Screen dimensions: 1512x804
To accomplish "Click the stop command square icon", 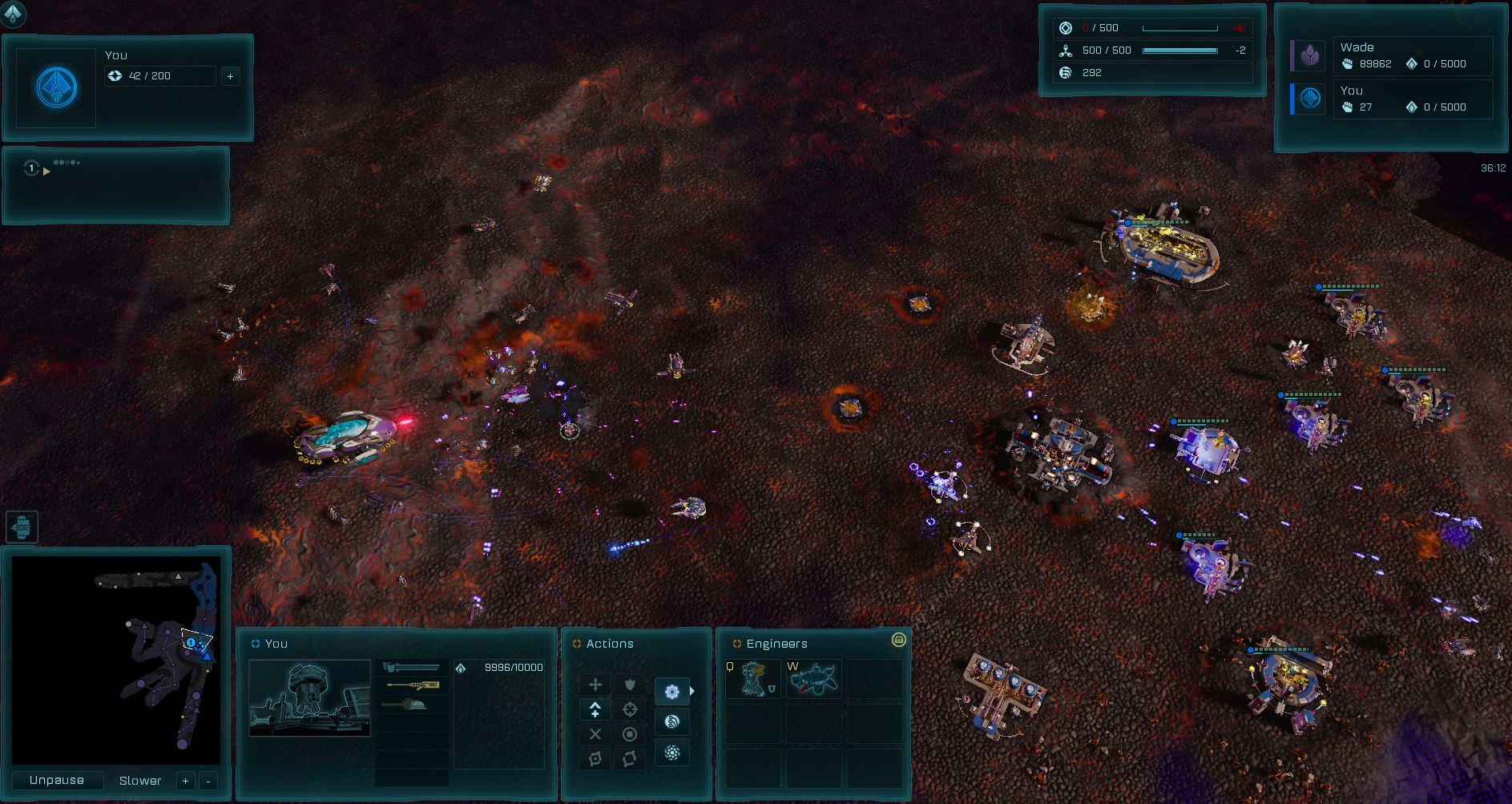I will pos(630,734).
